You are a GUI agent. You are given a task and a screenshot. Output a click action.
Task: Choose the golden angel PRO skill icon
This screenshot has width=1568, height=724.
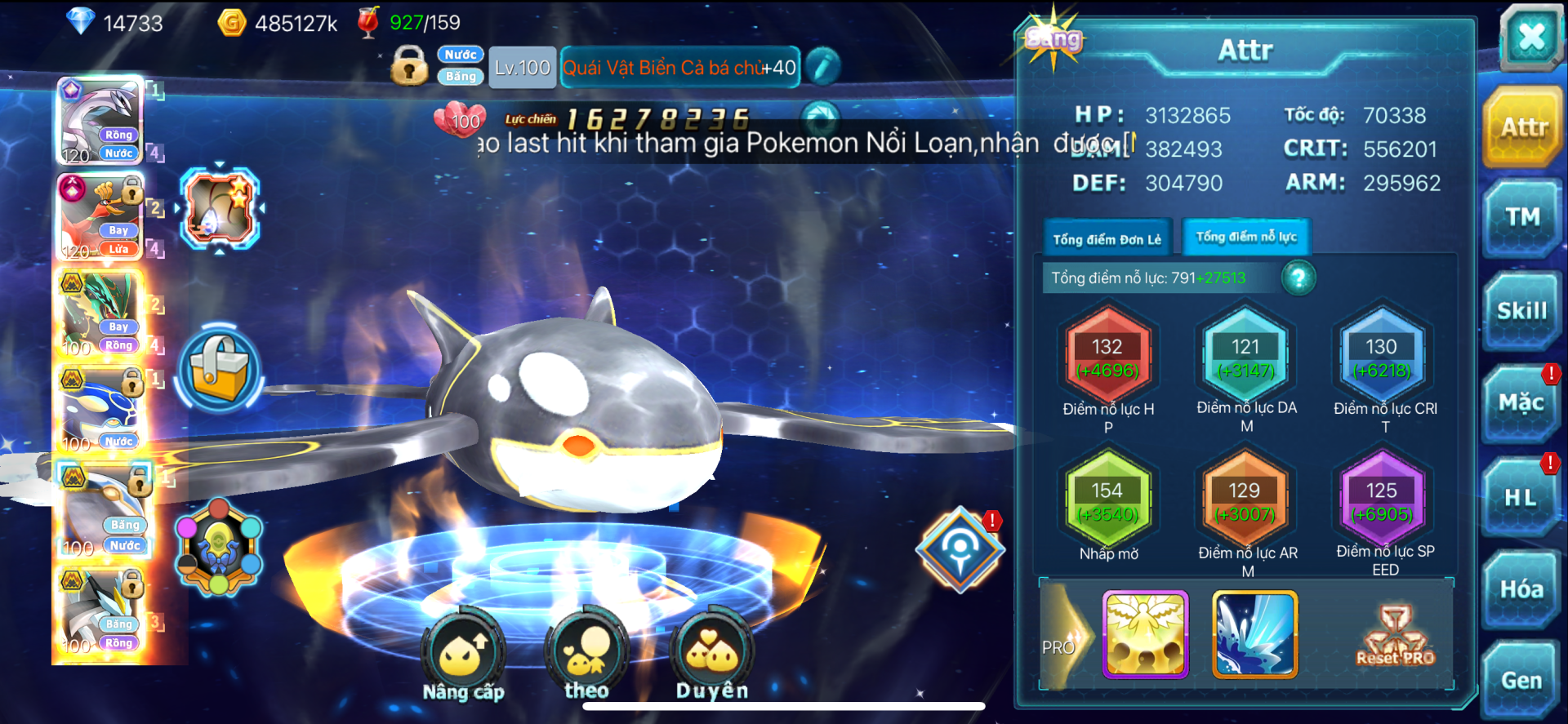pyautogui.click(x=1145, y=635)
